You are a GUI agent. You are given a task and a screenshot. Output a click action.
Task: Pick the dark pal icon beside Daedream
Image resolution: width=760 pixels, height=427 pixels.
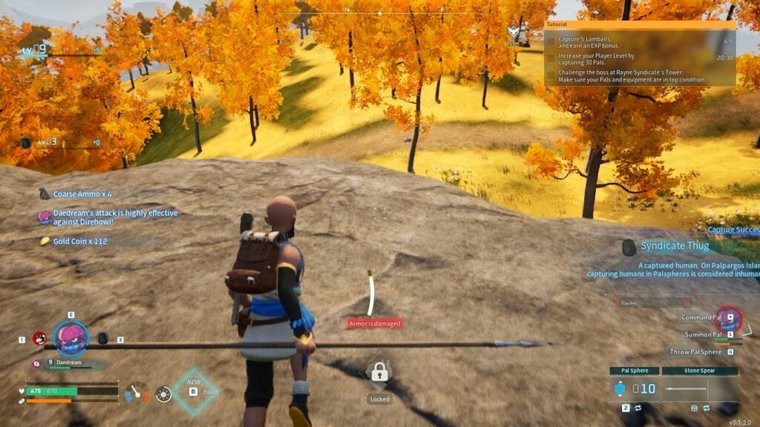pos(102,339)
